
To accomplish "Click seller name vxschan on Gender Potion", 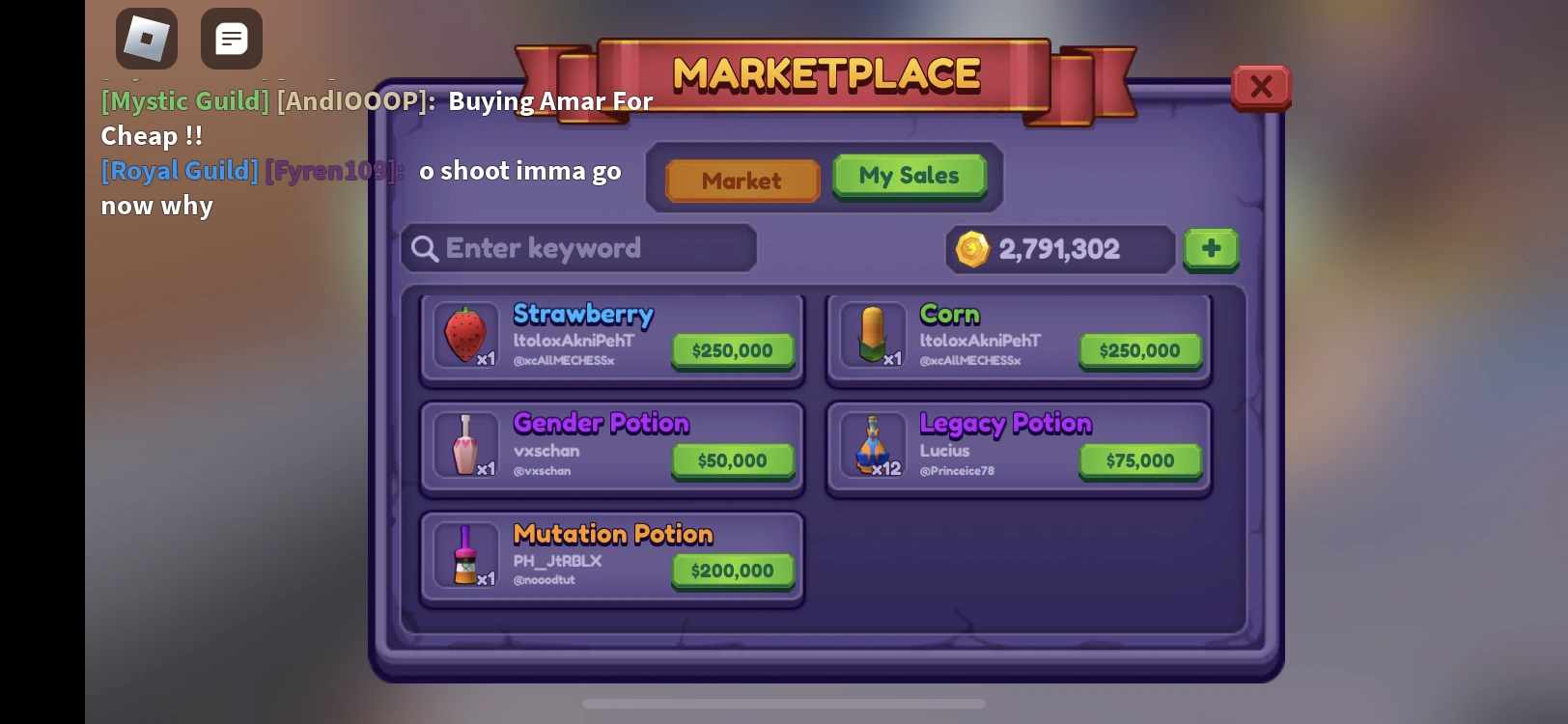I will [546, 451].
